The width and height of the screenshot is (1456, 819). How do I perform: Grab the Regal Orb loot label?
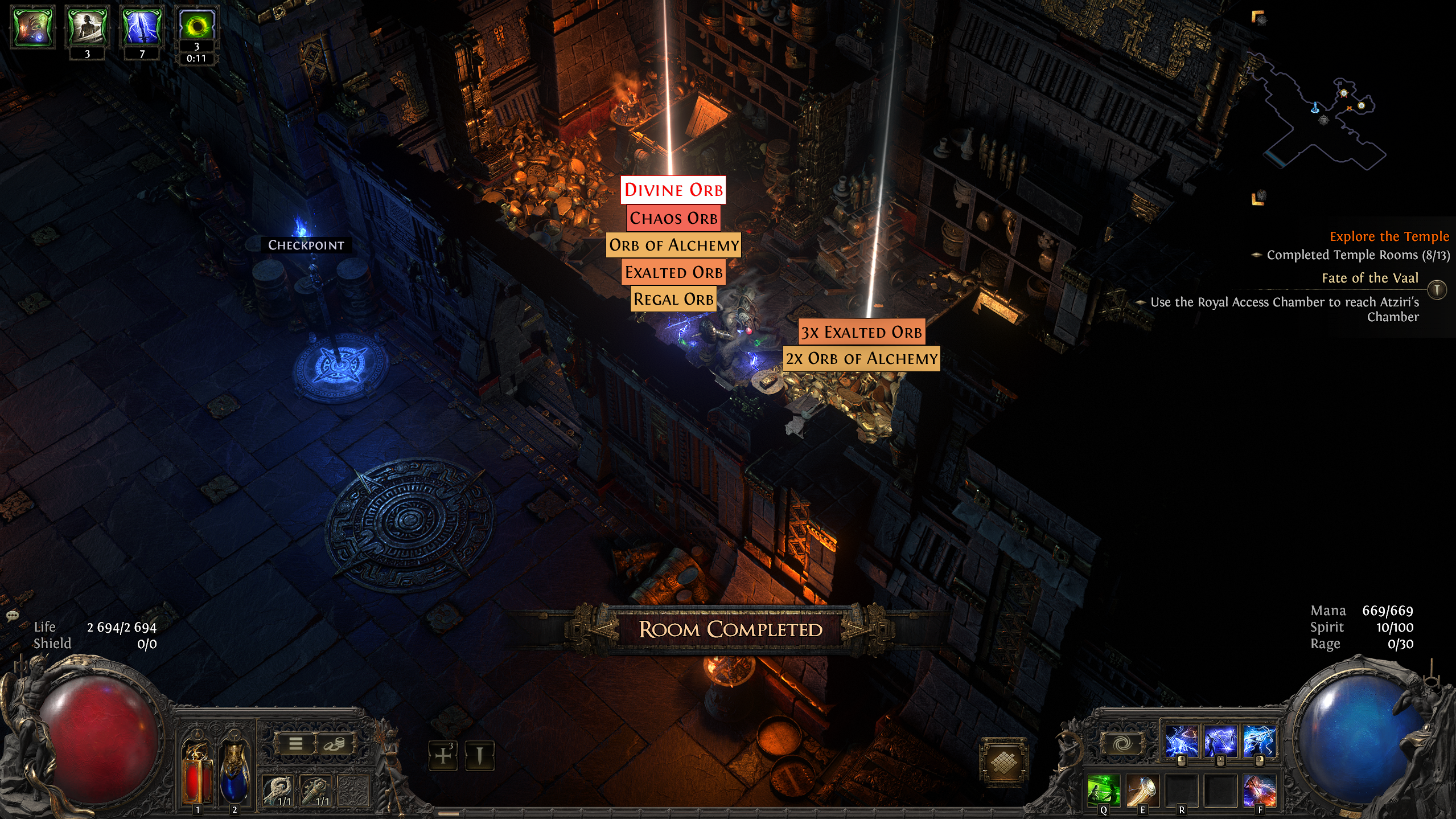click(673, 299)
